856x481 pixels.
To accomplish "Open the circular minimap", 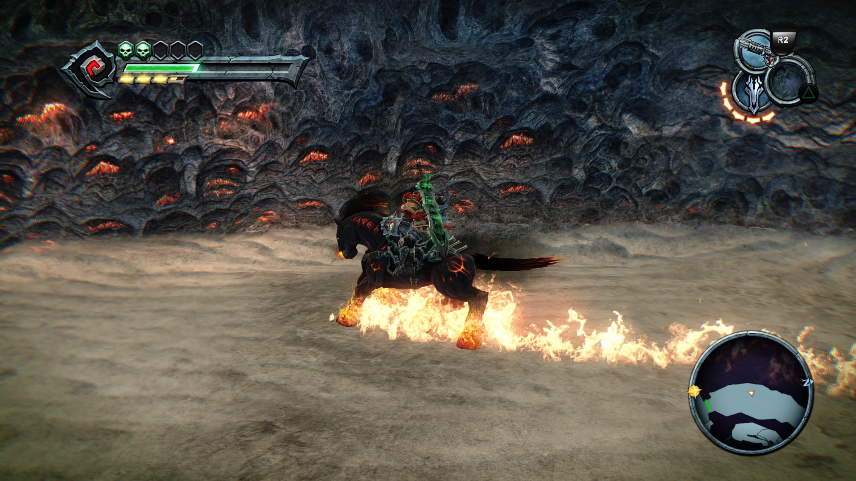I will 752,392.
